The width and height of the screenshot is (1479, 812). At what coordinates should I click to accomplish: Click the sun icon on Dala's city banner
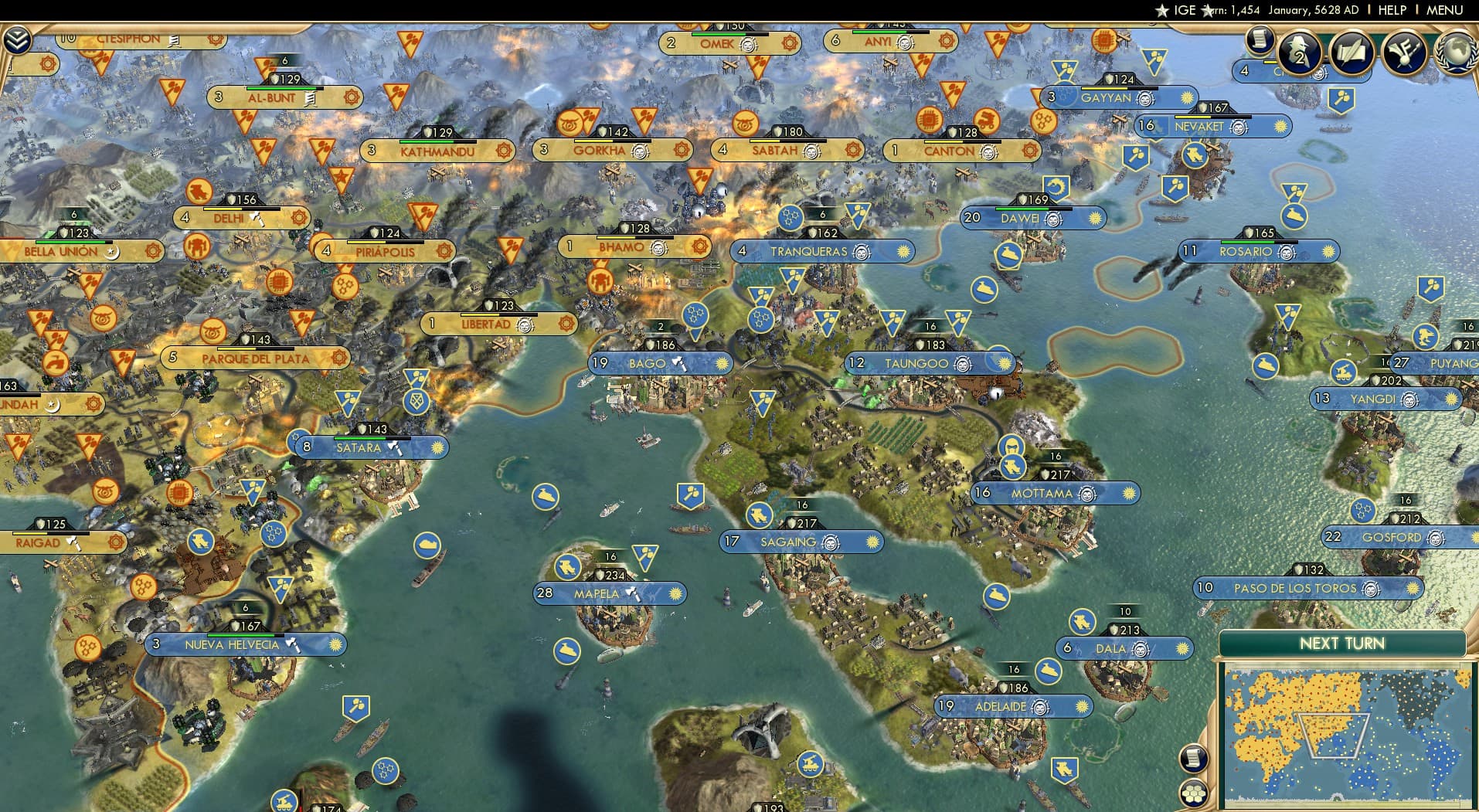[x=1181, y=648]
